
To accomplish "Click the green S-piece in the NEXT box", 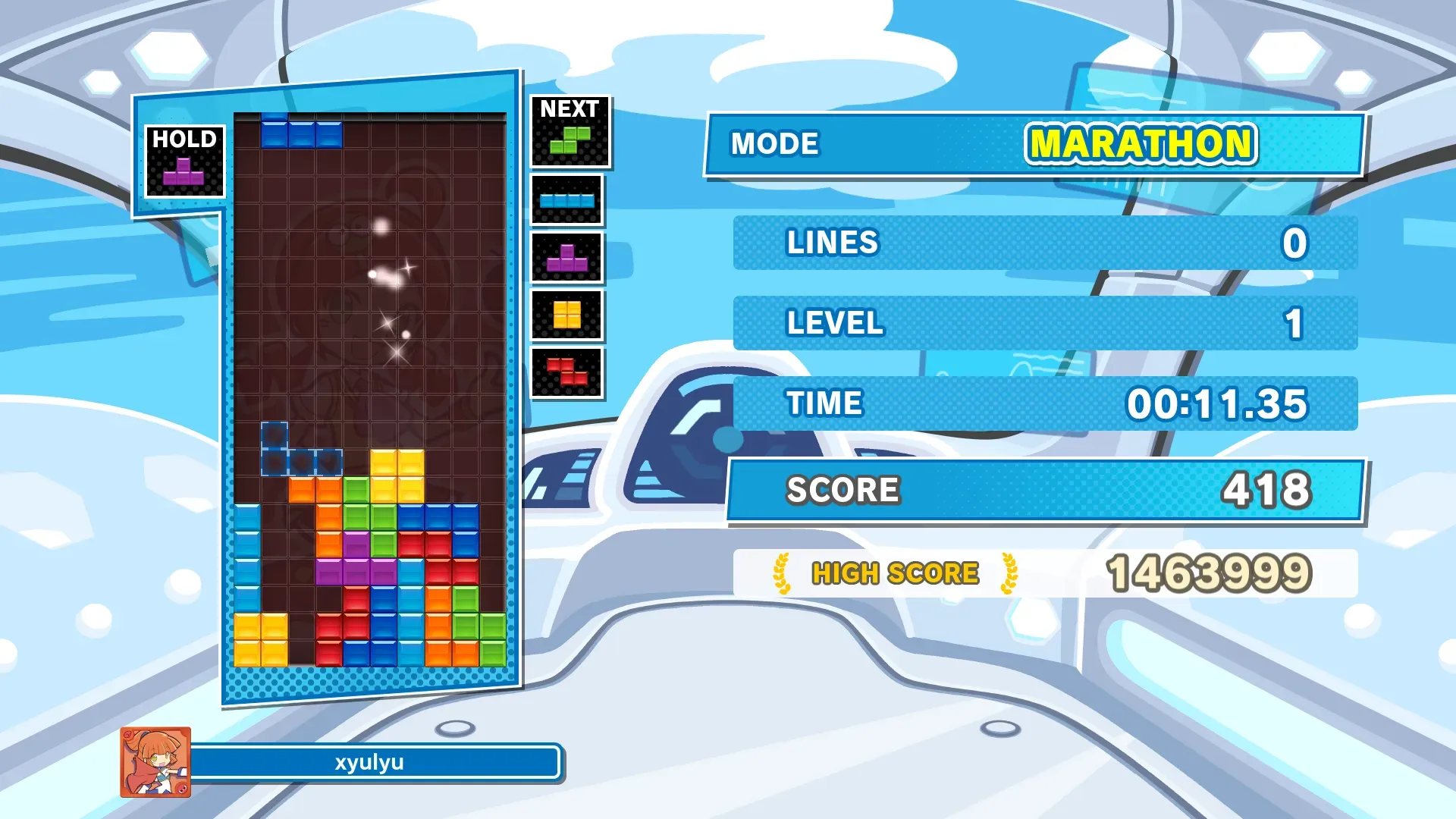I will point(570,140).
